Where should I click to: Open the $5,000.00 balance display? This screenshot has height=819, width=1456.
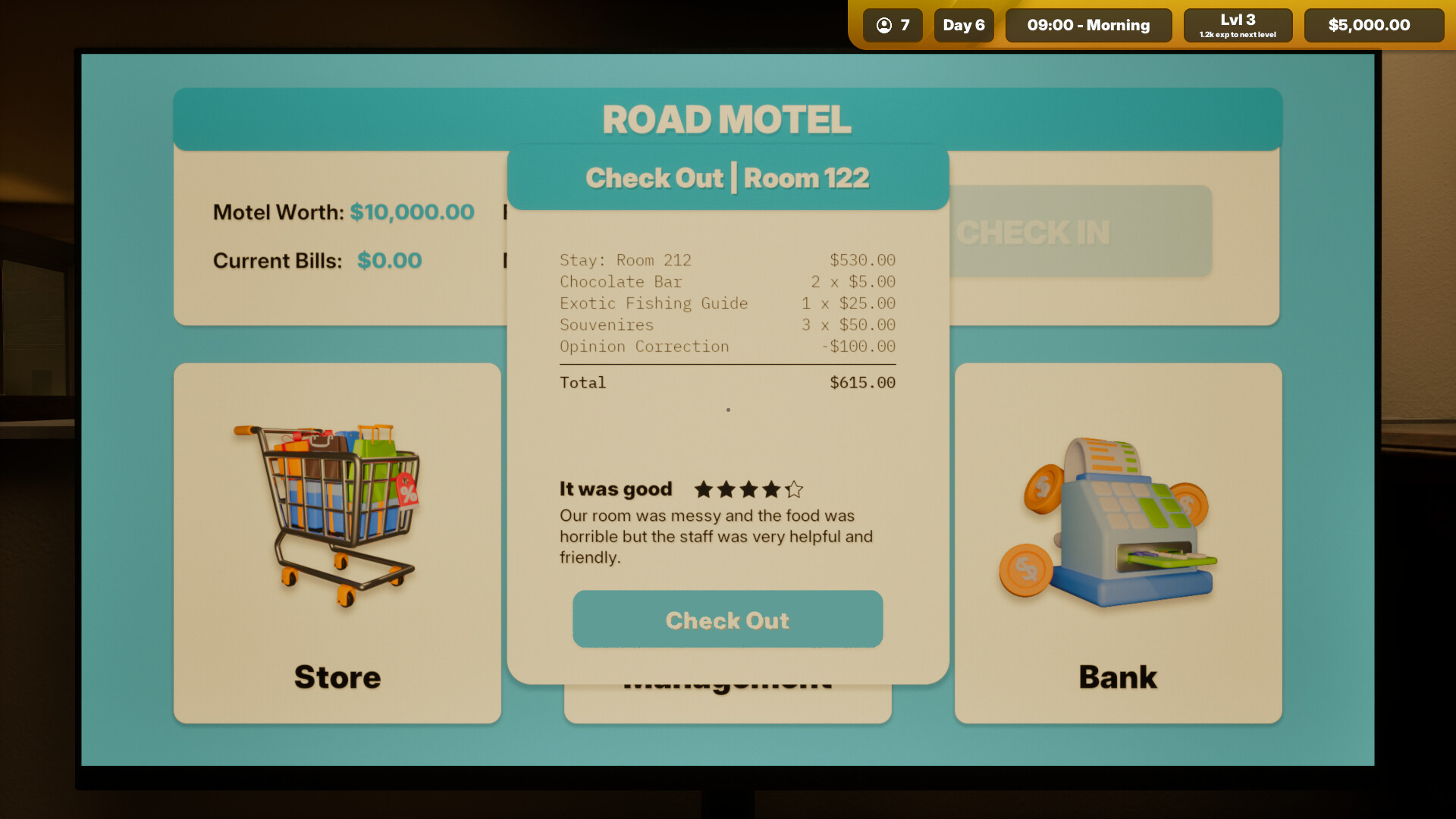(x=1373, y=25)
